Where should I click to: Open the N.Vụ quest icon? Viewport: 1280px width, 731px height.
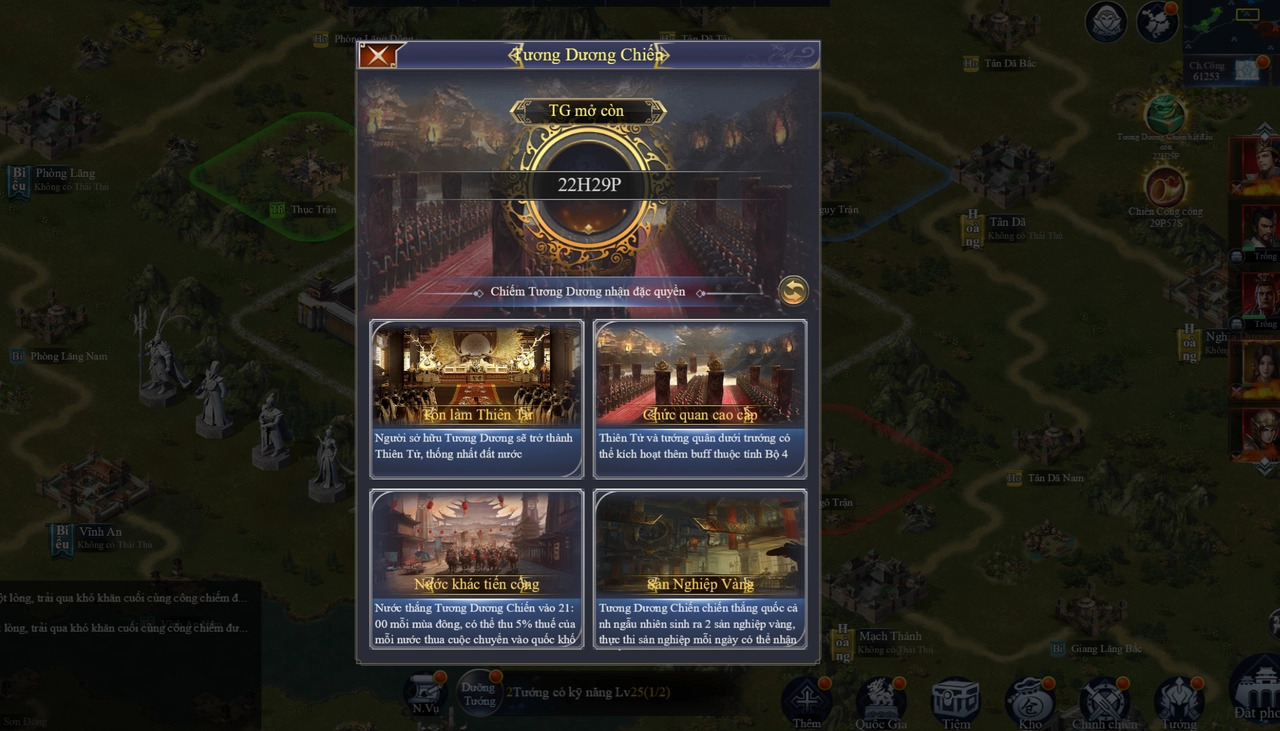pos(426,692)
